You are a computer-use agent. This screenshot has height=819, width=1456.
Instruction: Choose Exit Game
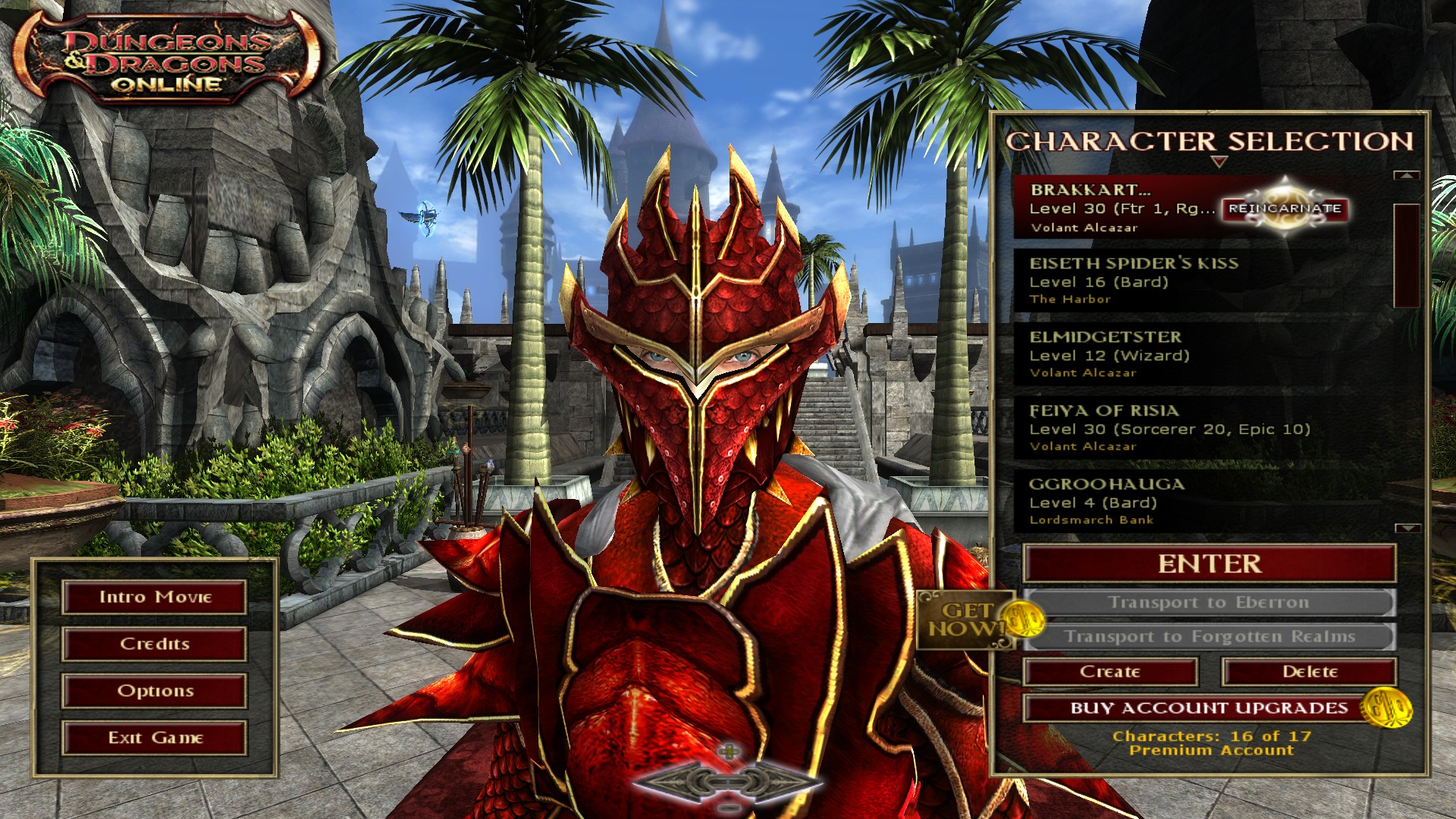[x=155, y=738]
